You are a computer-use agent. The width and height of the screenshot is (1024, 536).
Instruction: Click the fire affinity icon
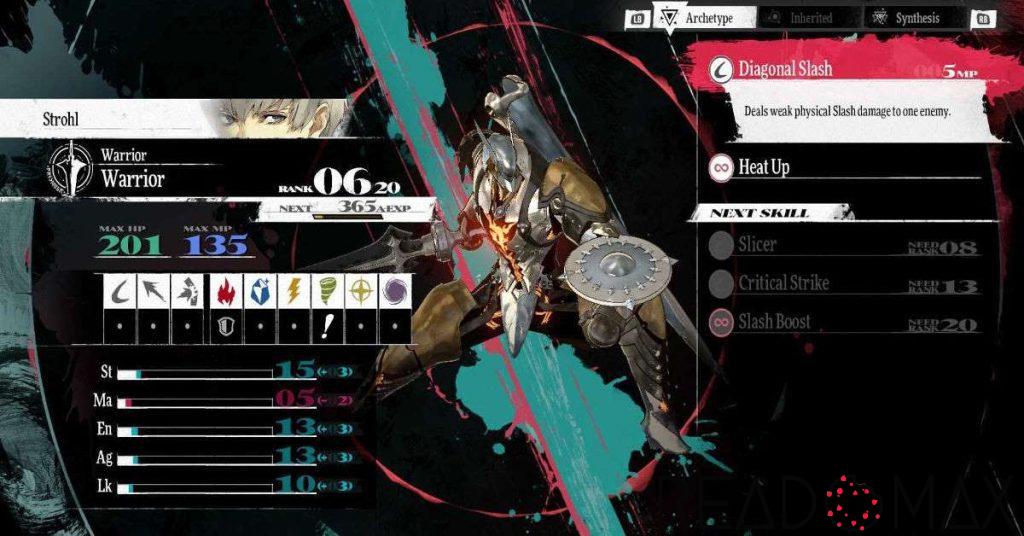coord(224,290)
